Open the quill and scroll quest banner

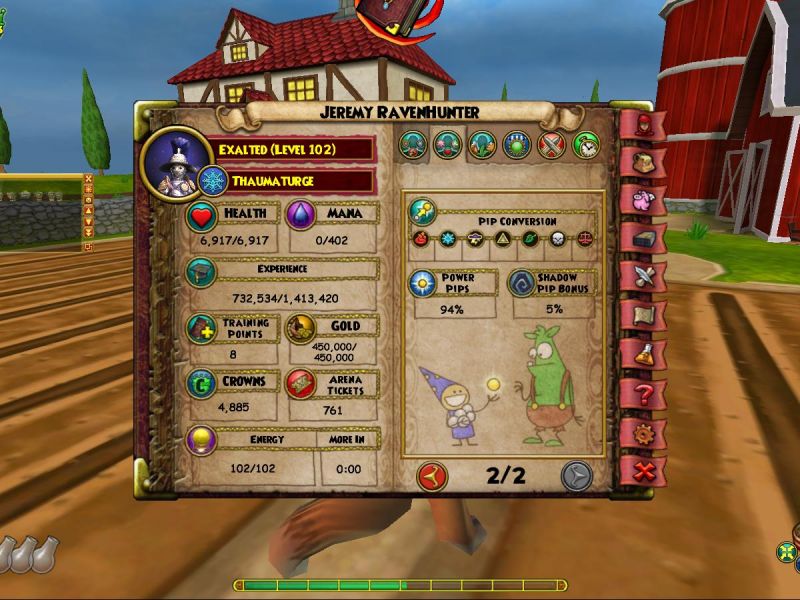coord(644,276)
